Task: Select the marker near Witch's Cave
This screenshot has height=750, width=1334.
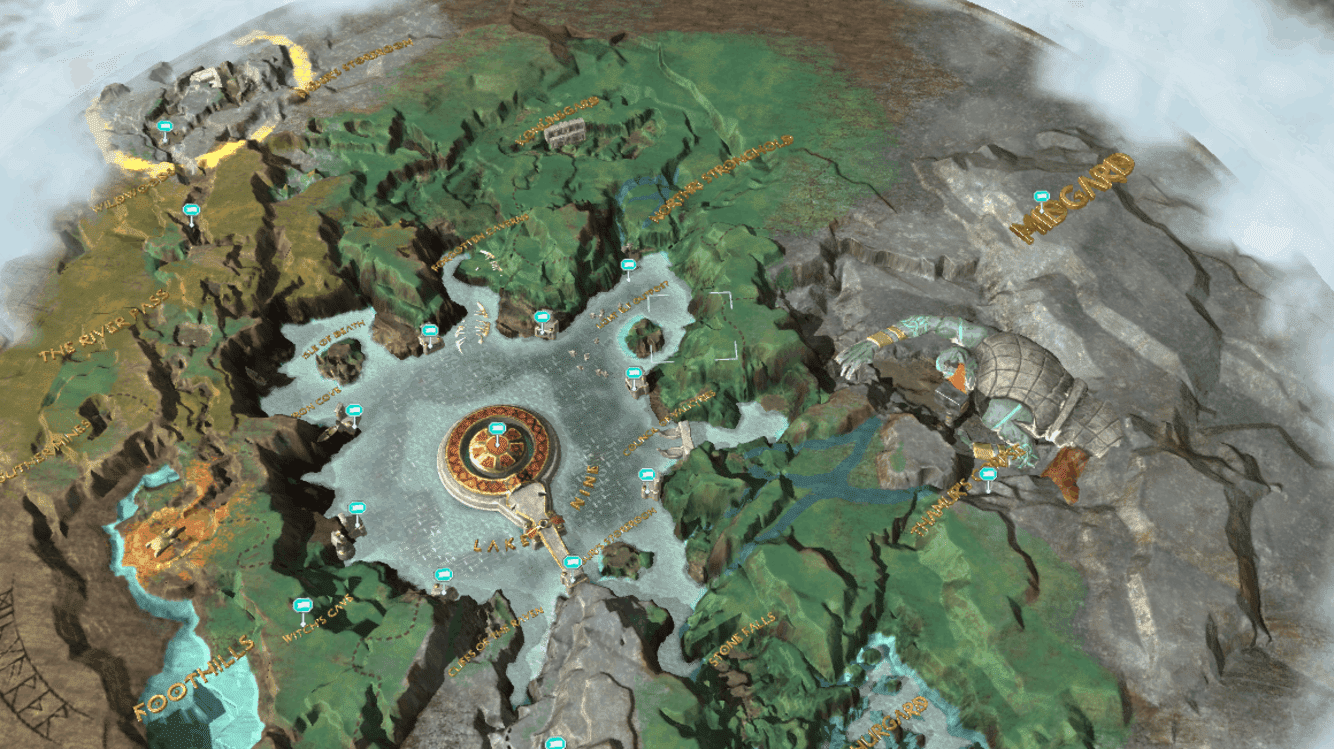Action: [301, 605]
